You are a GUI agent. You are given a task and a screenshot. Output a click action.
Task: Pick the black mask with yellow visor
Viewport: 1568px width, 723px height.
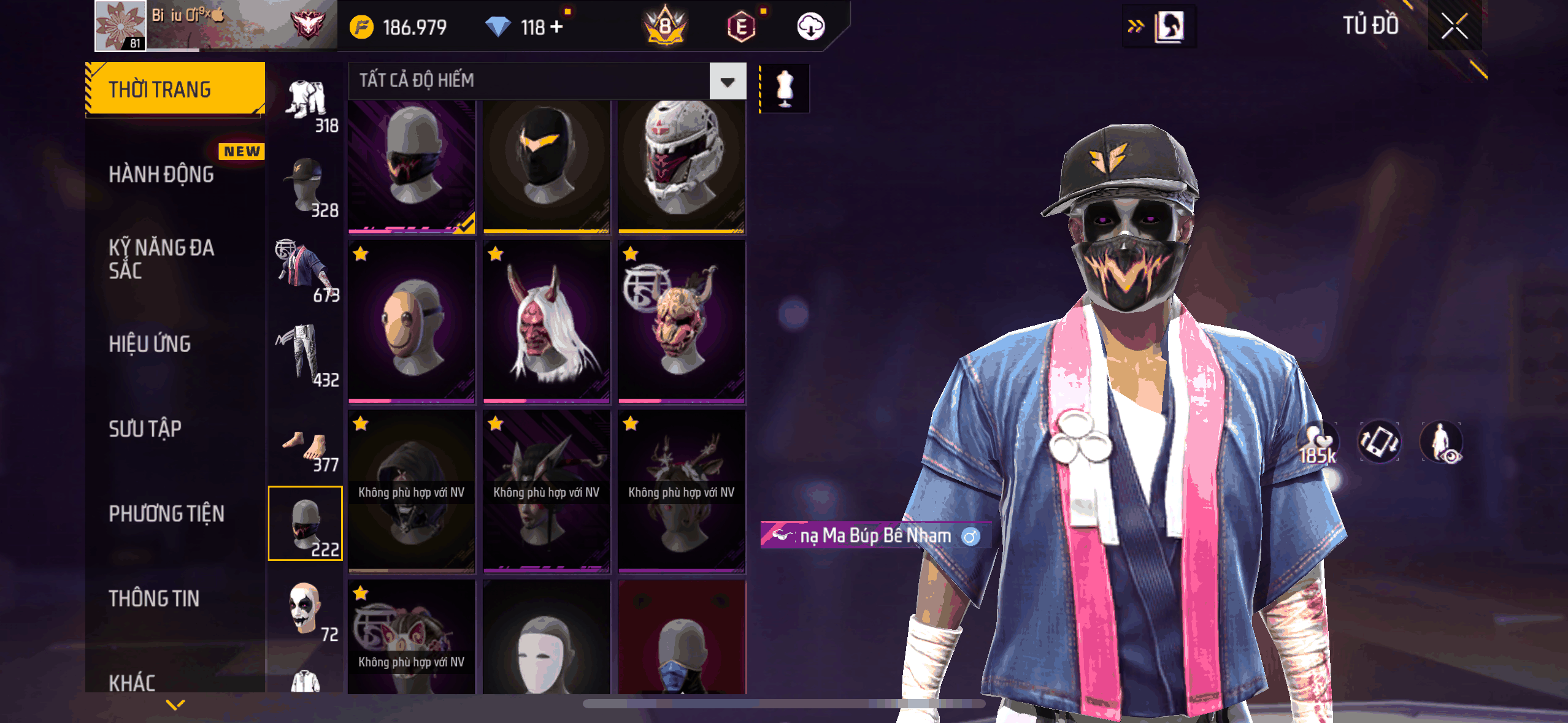547,164
